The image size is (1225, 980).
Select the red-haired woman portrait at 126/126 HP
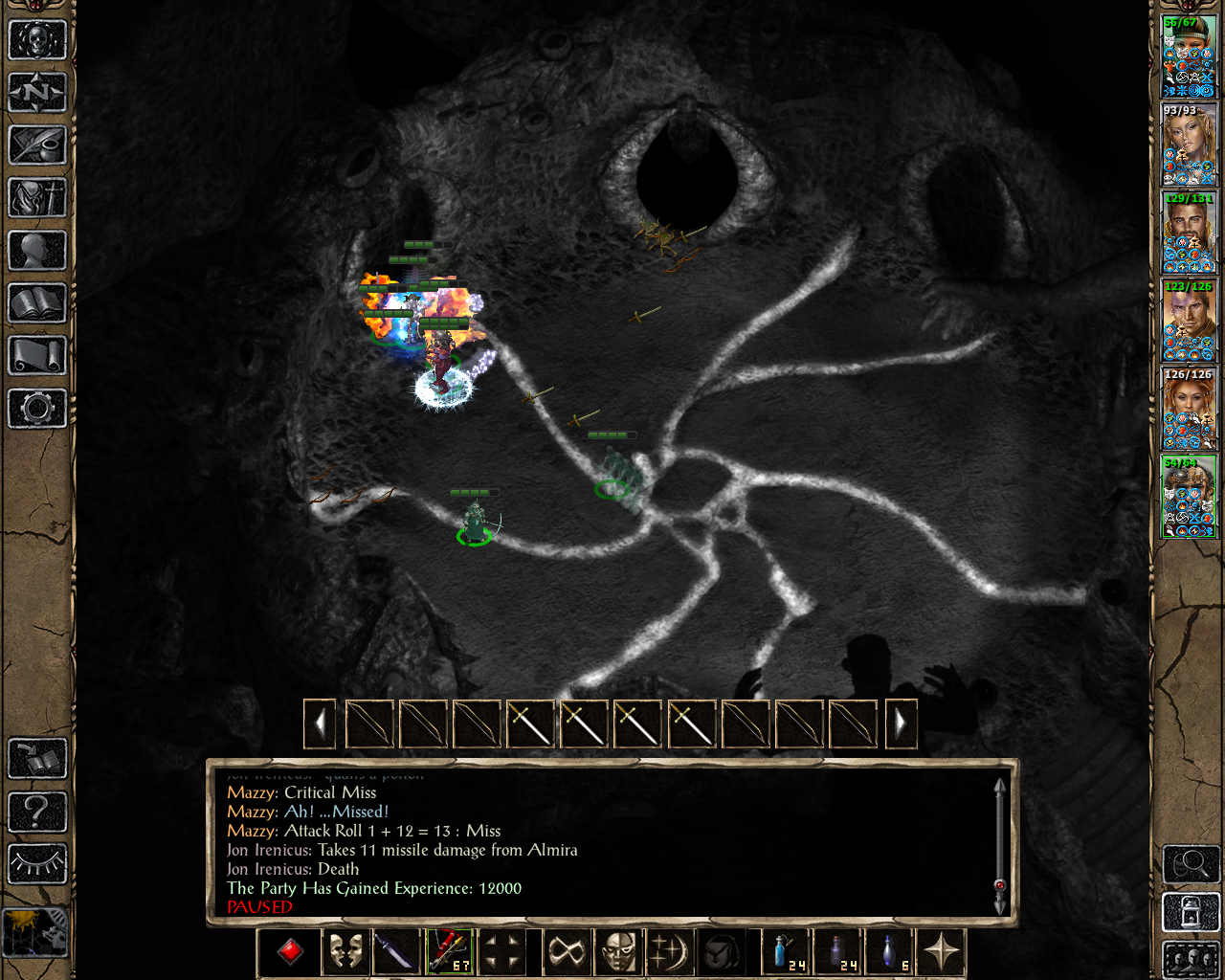click(1189, 409)
